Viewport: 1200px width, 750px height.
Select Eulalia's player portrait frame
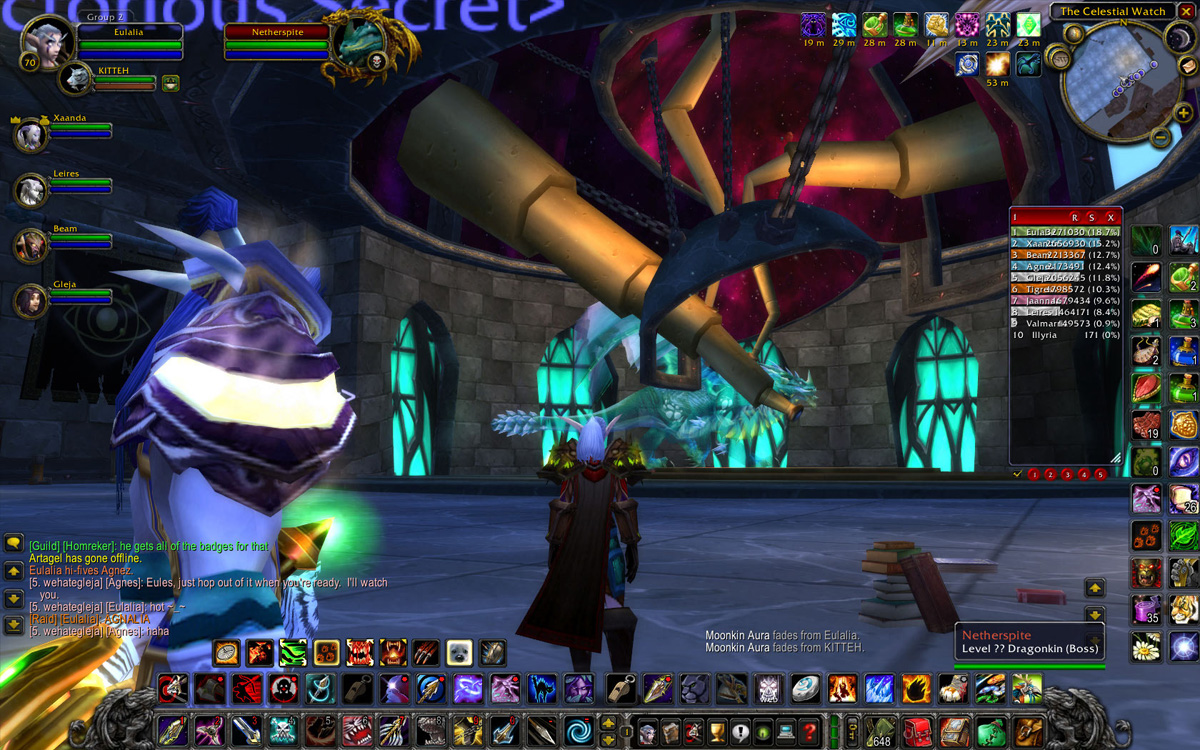click(46, 43)
